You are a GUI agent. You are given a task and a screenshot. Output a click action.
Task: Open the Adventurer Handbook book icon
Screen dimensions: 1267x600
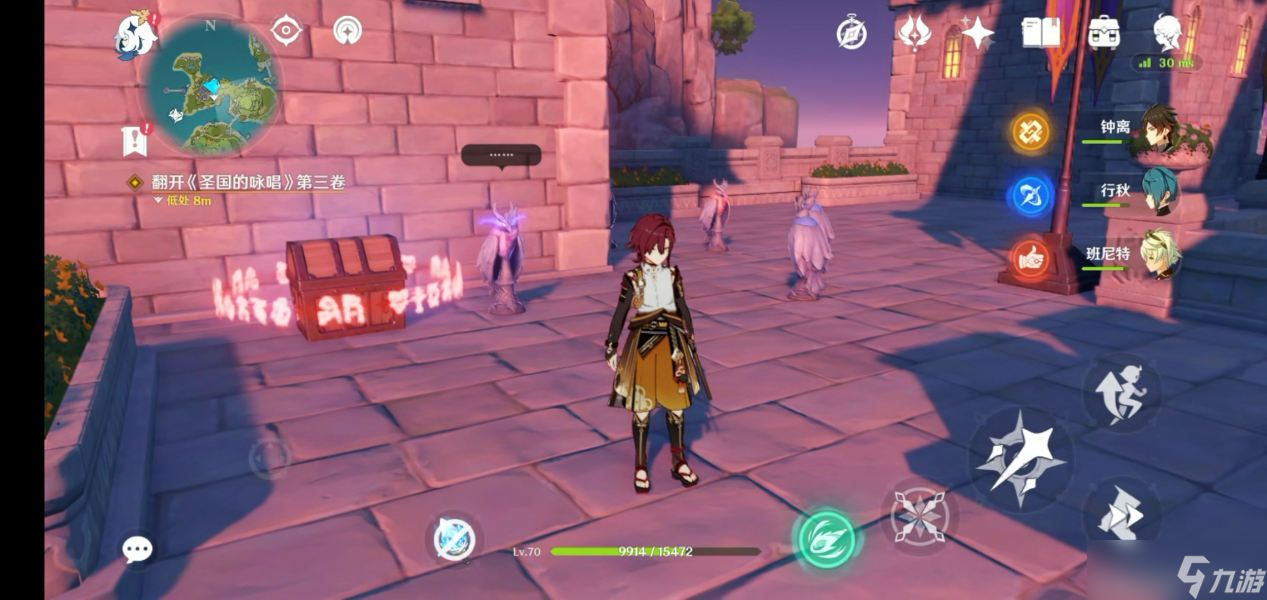point(1041,33)
